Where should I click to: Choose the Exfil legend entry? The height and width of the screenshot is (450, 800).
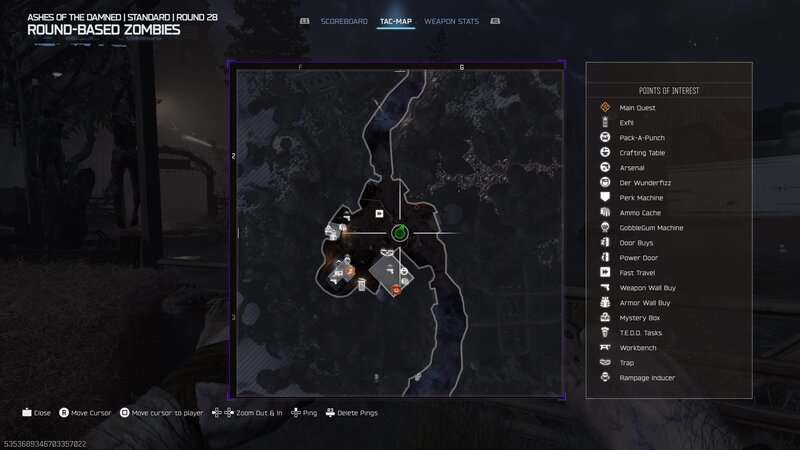(x=627, y=122)
